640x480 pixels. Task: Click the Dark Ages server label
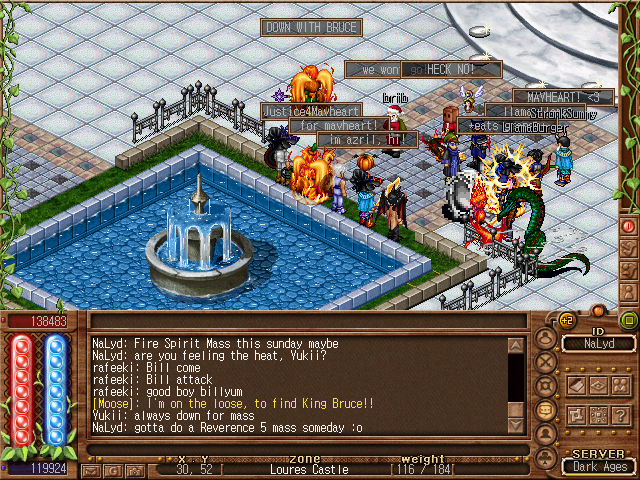pyautogui.click(x=598, y=466)
